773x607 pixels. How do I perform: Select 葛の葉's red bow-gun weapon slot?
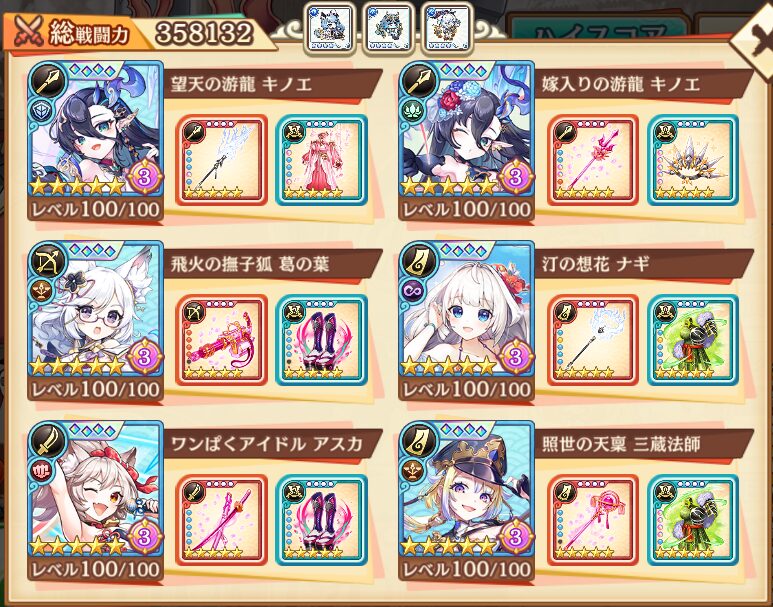click(x=221, y=339)
